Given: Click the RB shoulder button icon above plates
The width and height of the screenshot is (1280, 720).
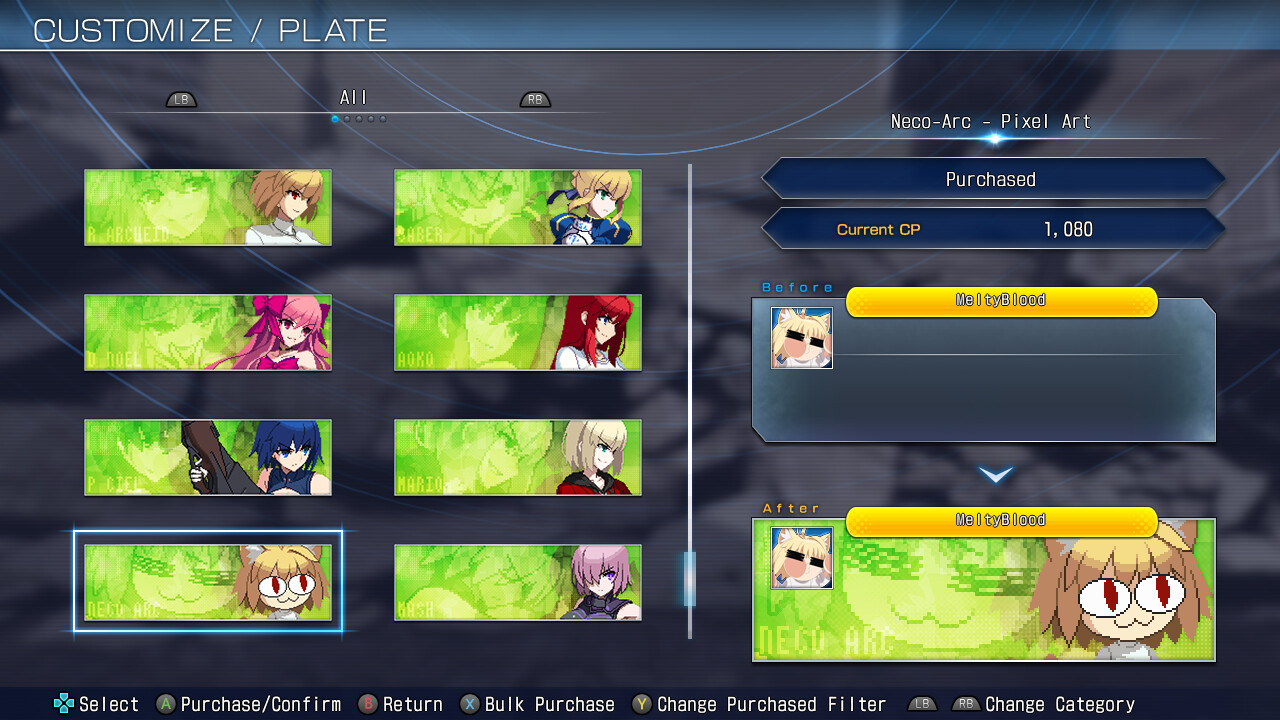Looking at the screenshot, I should tap(534, 99).
